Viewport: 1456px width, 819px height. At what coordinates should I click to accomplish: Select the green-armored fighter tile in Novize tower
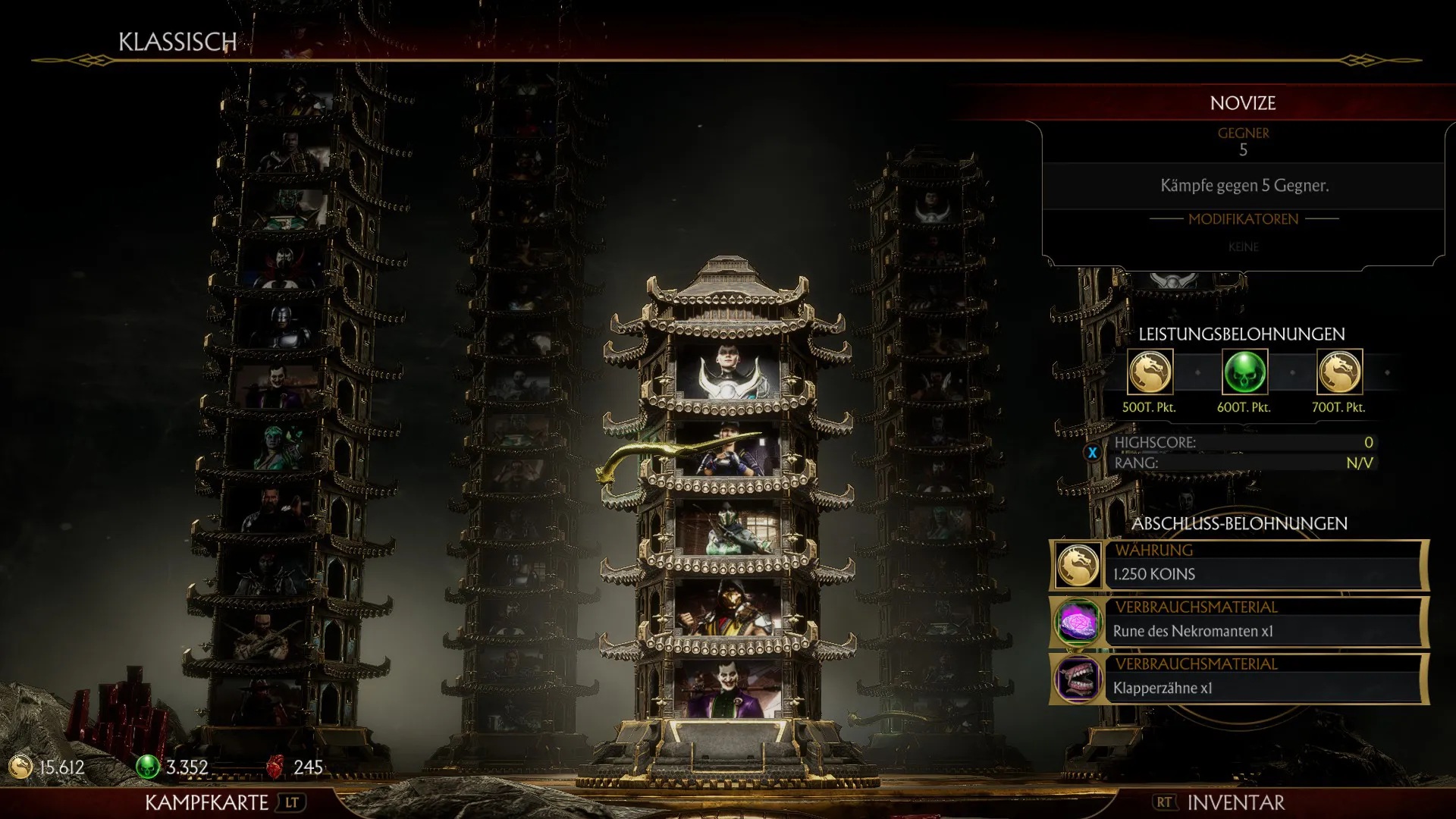728,529
